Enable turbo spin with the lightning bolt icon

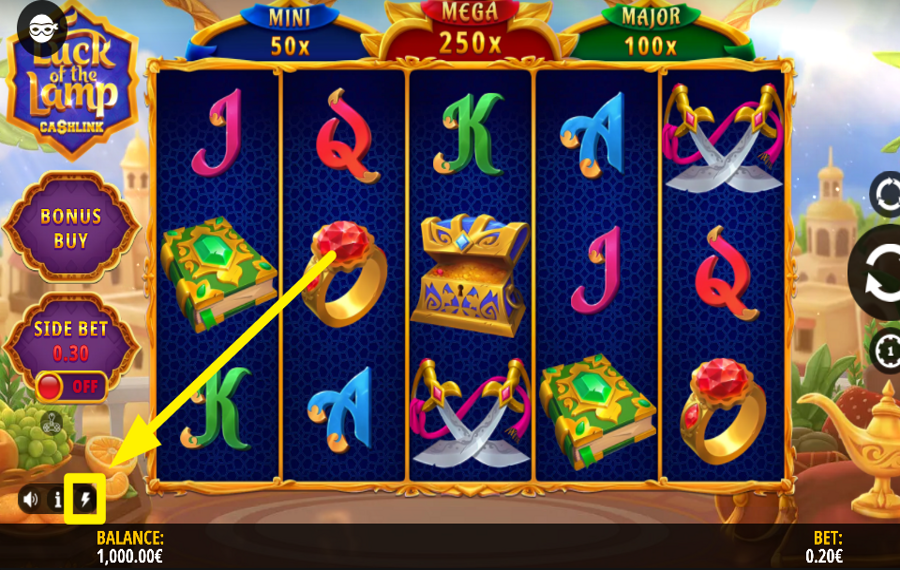tap(86, 498)
